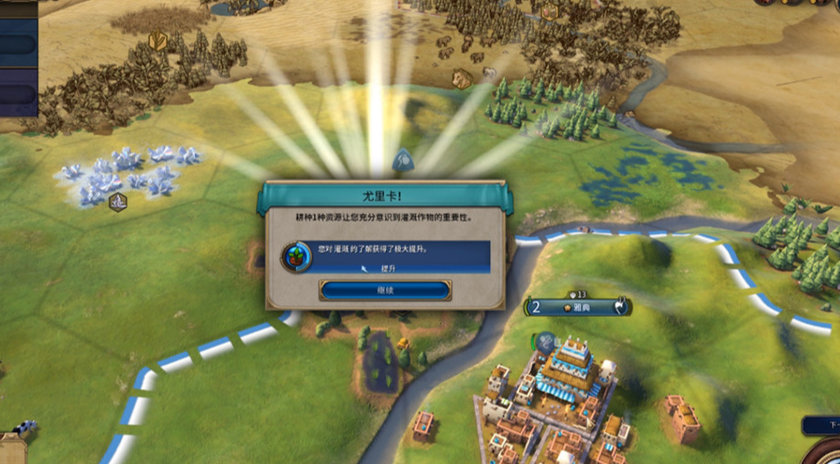Click the production icon on 雅典 banner
Image resolution: width=840 pixels, height=464 pixels.
621,307
